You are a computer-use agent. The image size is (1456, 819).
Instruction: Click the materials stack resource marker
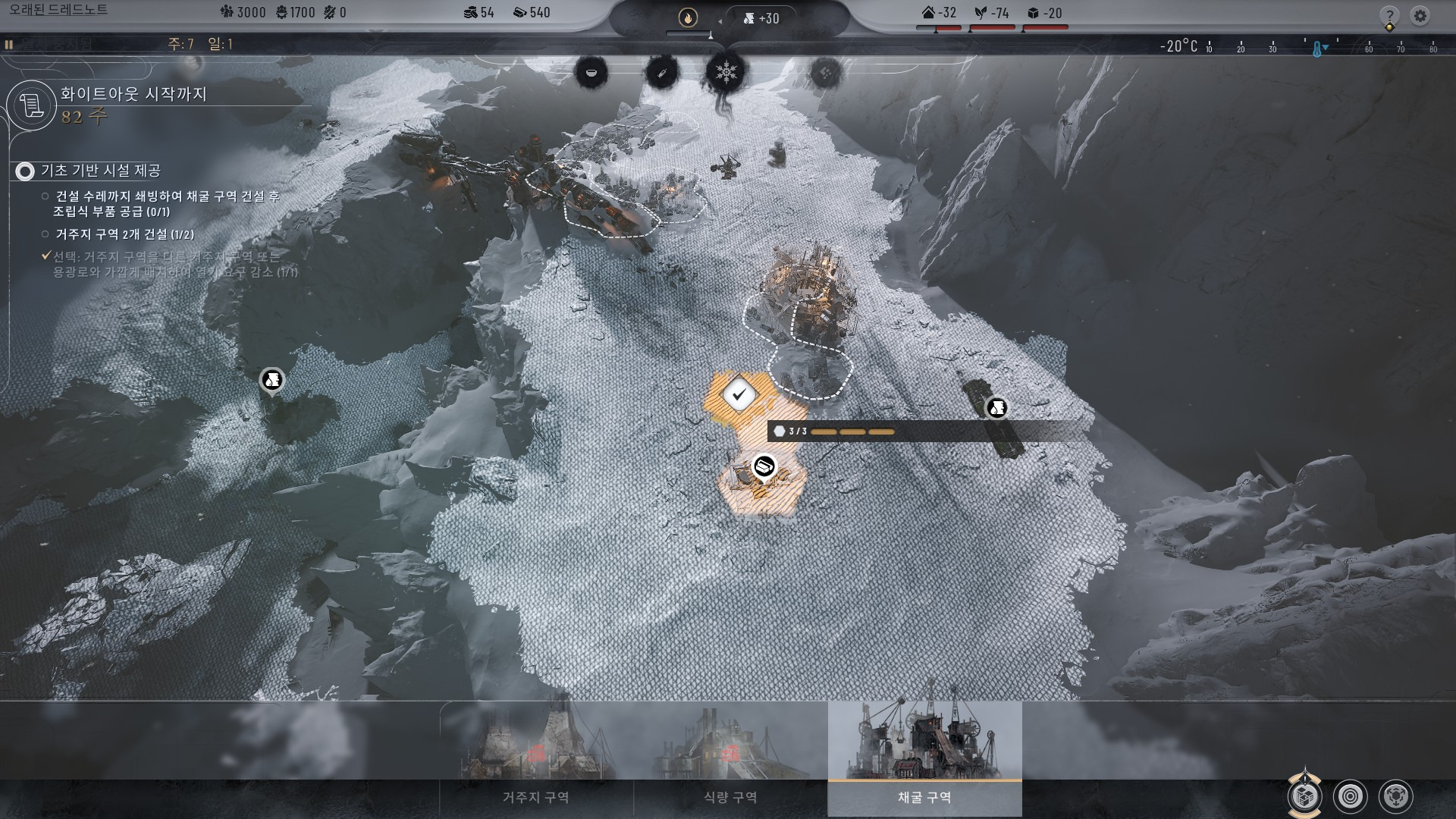coord(764,466)
